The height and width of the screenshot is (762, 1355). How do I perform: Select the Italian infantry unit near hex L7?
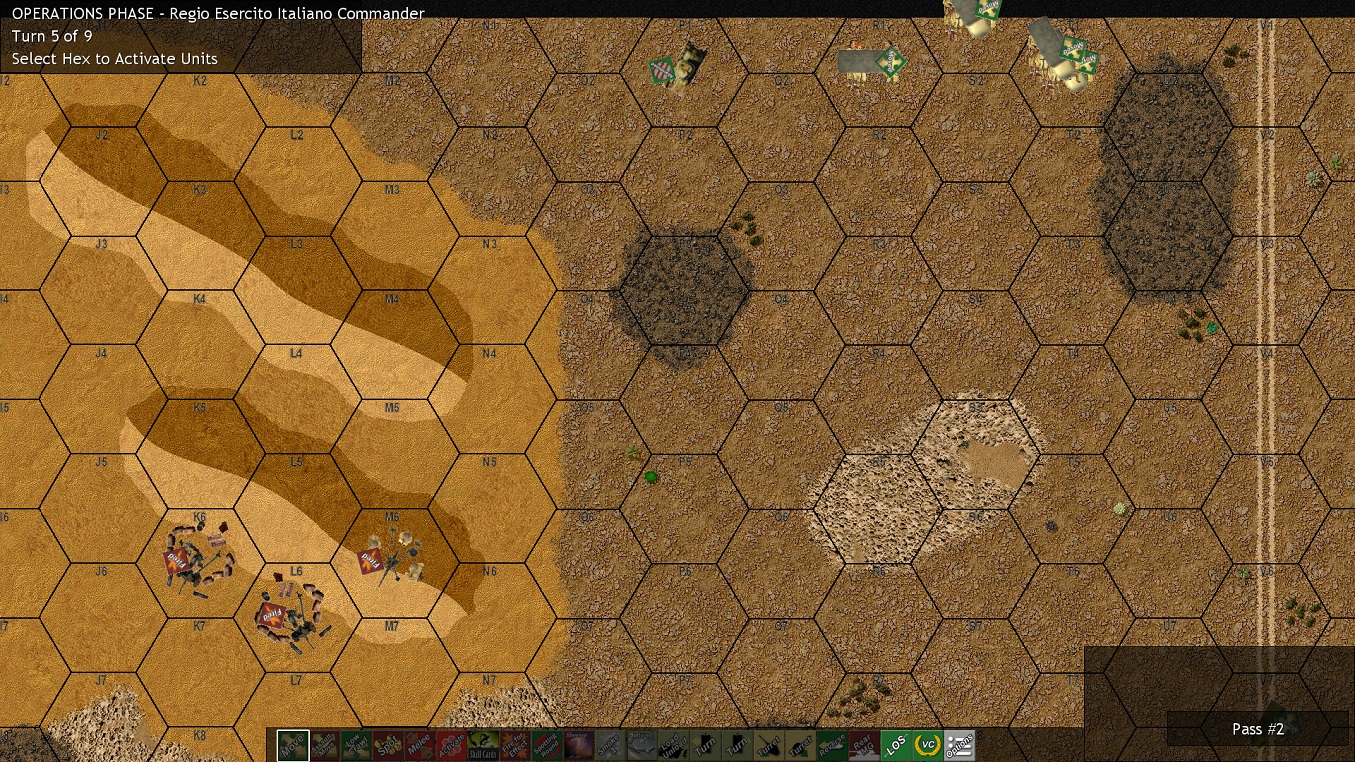(290, 615)
